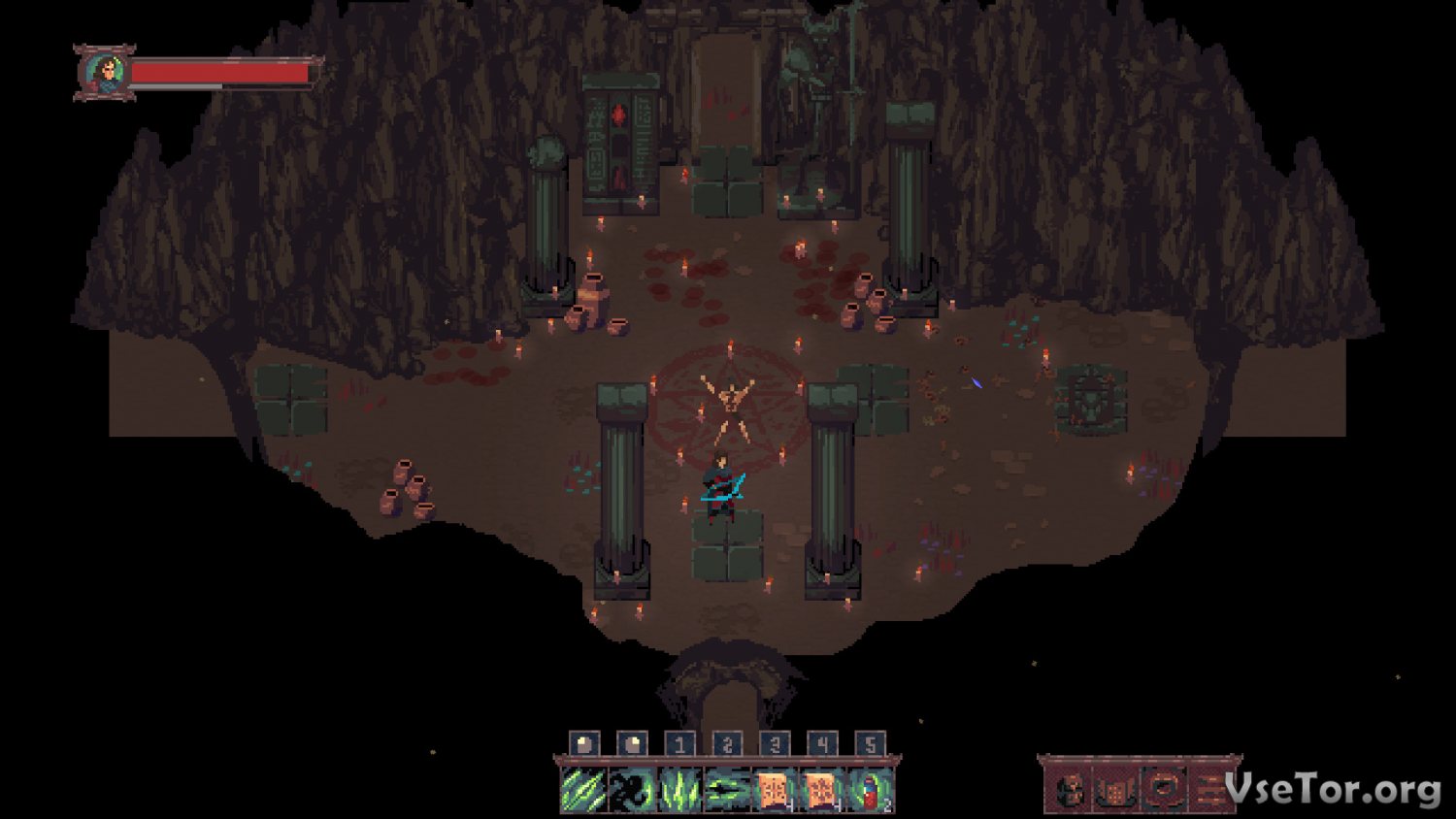The width and height of the screenshot is (1456, 819).
Task: Cast the green spikes ability
Action: [x=679, y=790]
